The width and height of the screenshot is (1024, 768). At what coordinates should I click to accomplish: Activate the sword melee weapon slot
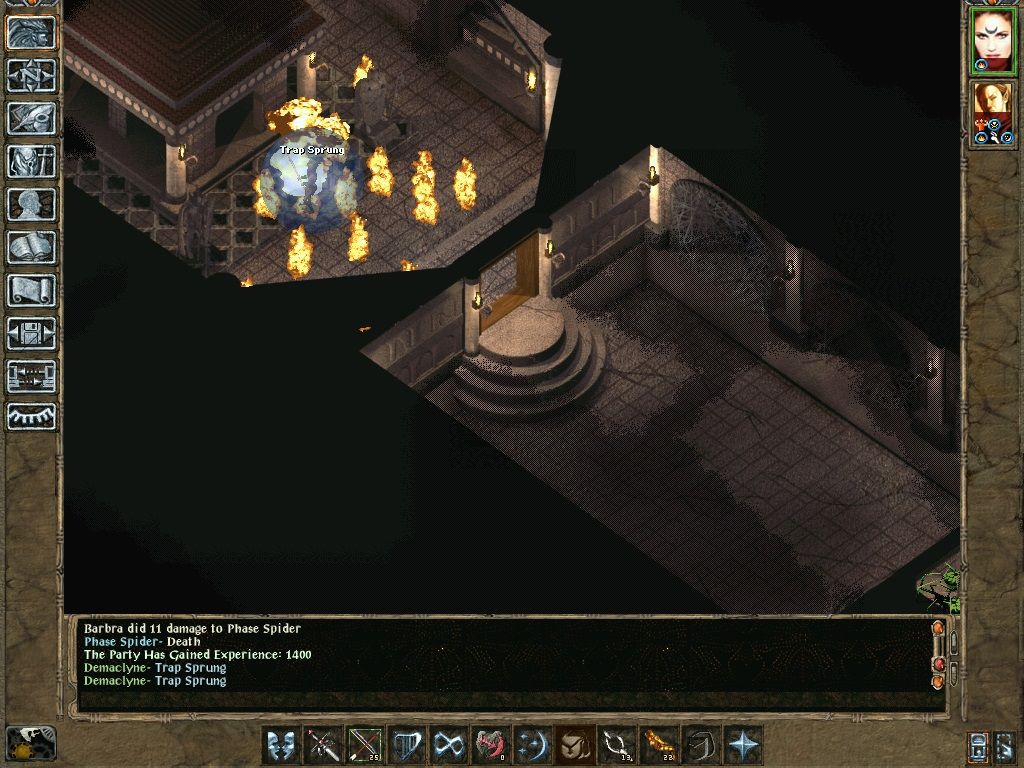(324, 746)
